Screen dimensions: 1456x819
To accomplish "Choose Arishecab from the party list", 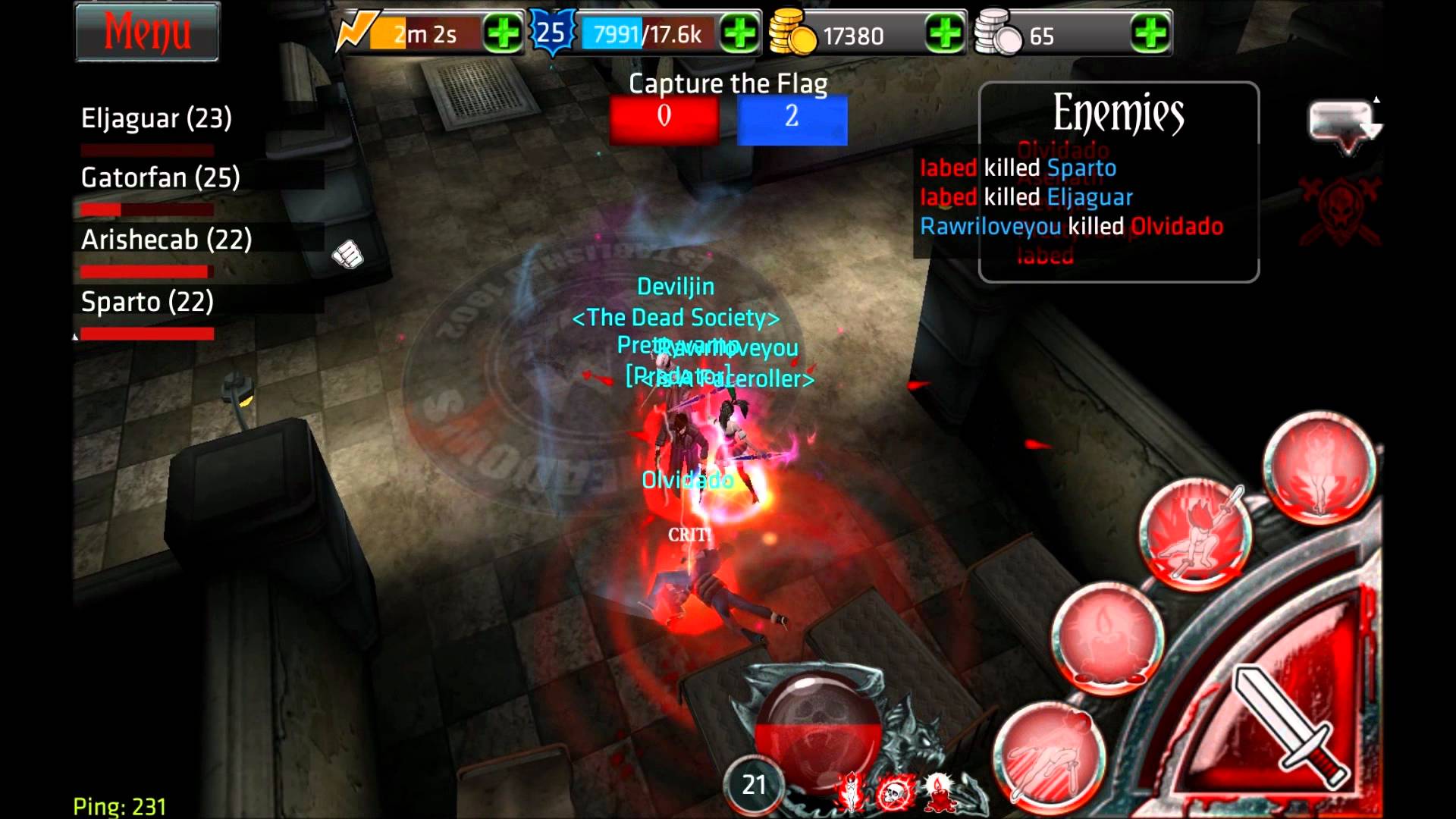I will coord(166,240).
